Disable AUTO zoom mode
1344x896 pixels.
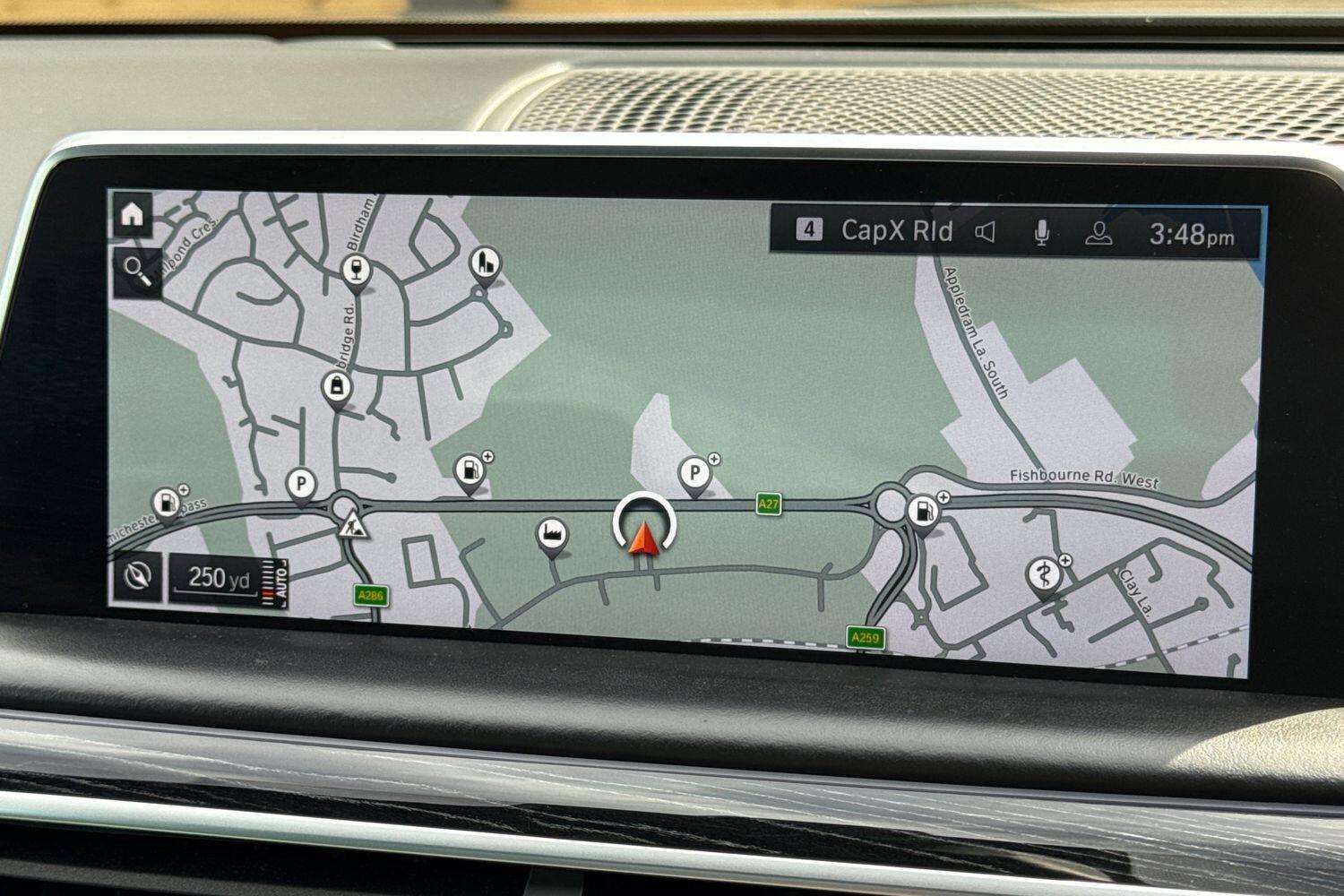coord(283,581)
